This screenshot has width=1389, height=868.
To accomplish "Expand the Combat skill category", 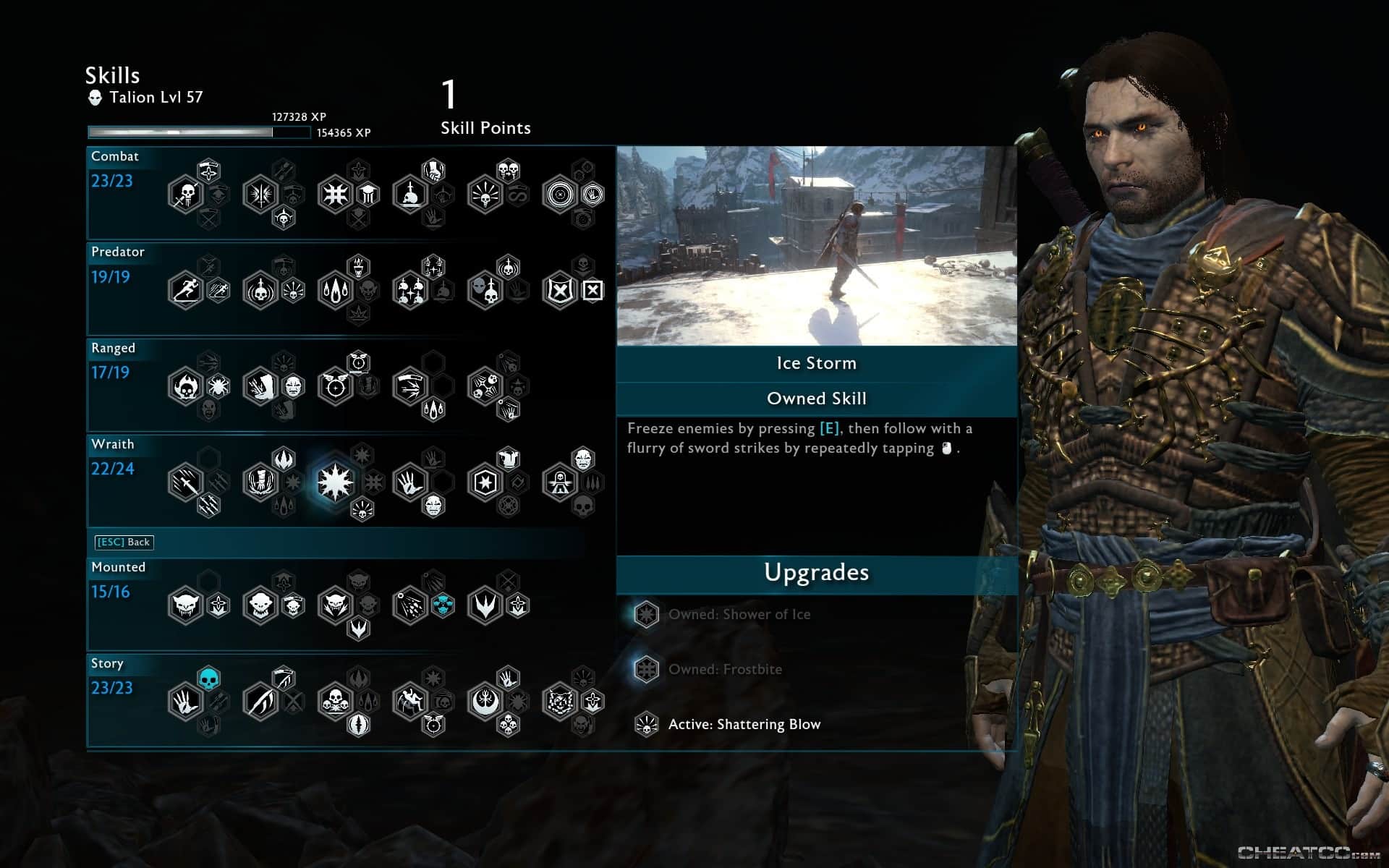I will pos(116,156).
